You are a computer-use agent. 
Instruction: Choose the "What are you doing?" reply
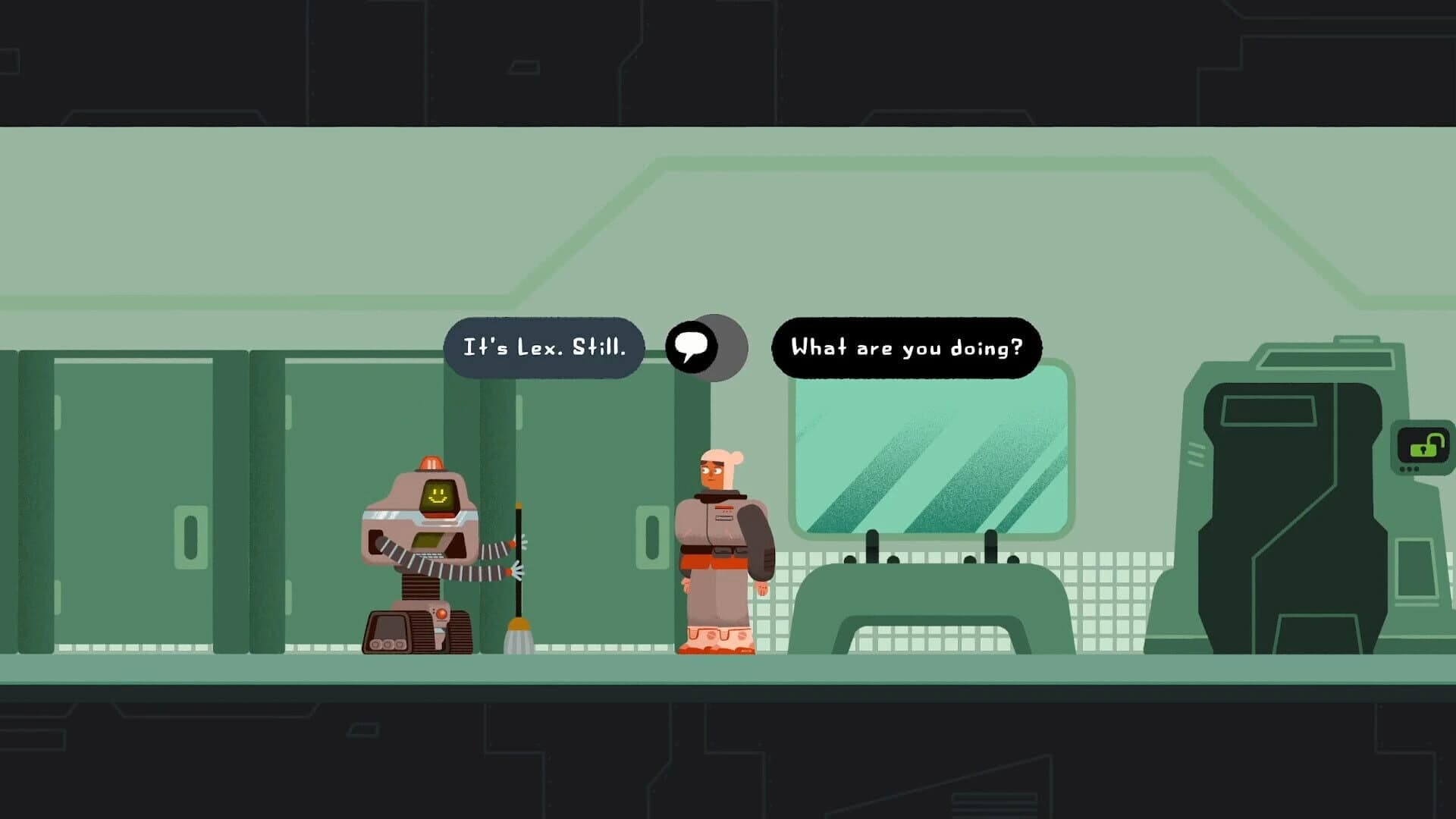click(x=906, y=348)
